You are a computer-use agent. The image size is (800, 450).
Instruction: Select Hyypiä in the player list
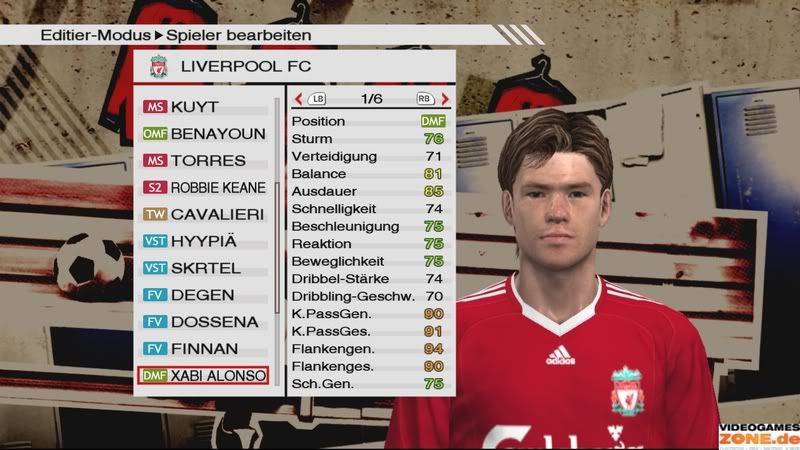[x=205, y=241]
